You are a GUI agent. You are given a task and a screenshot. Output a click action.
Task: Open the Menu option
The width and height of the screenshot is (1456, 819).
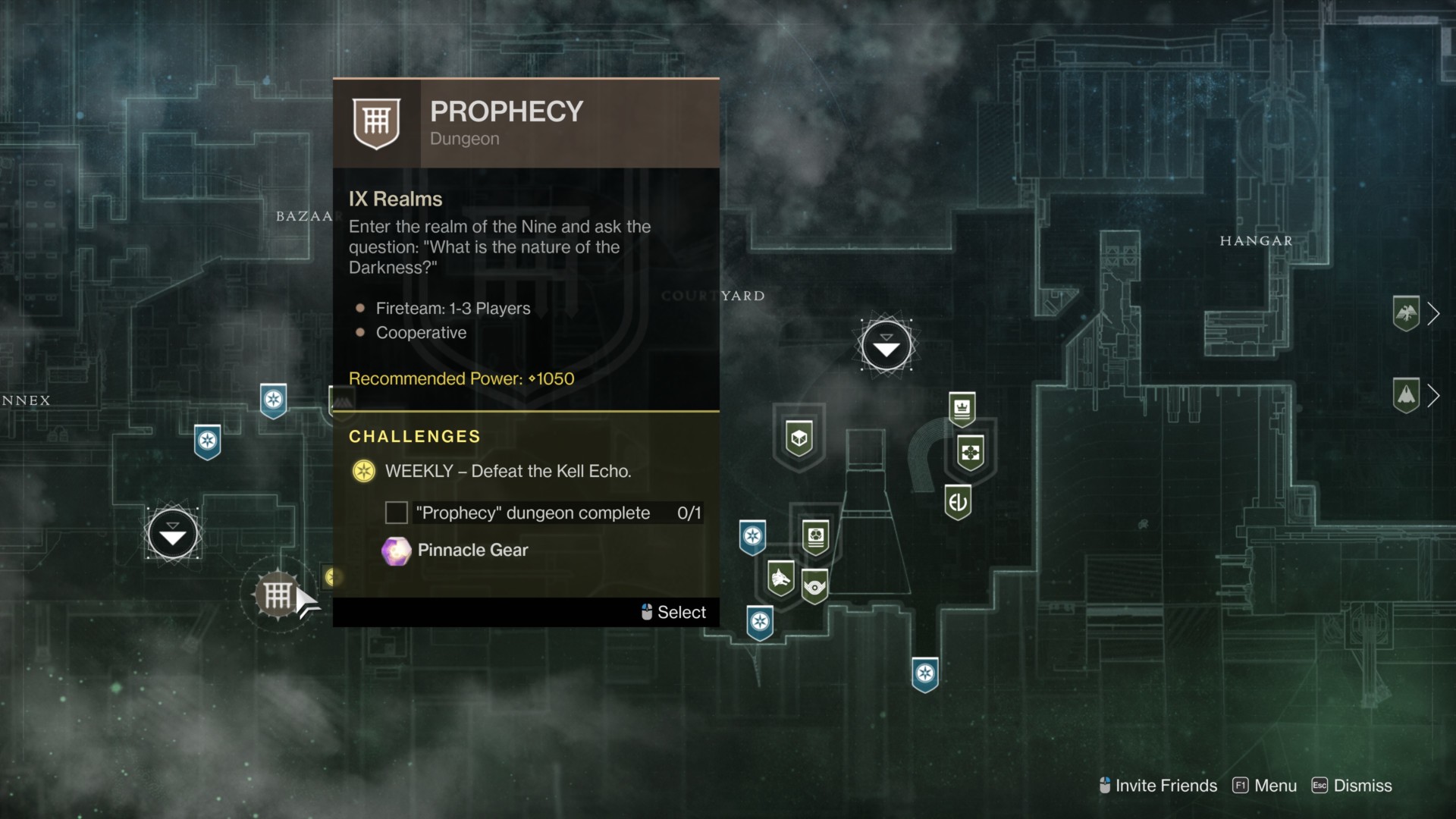tap(1265, 786)
